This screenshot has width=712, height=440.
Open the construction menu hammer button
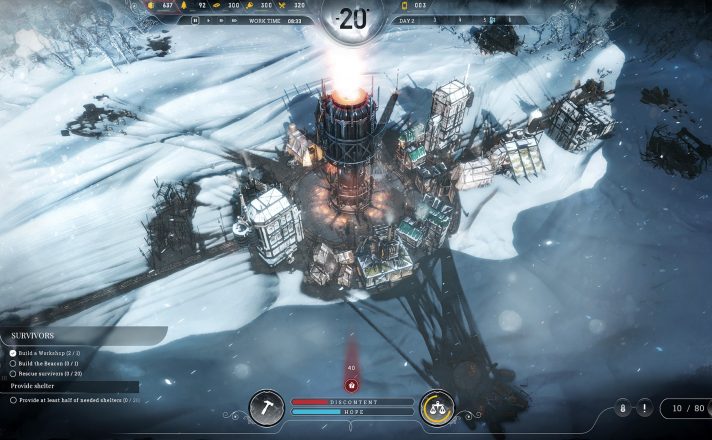pos(267,407)
